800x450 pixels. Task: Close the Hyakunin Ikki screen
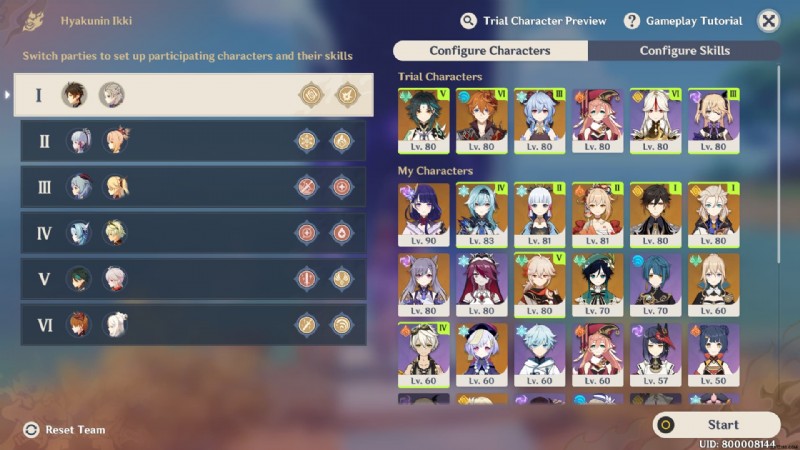(x=768, y=21)
